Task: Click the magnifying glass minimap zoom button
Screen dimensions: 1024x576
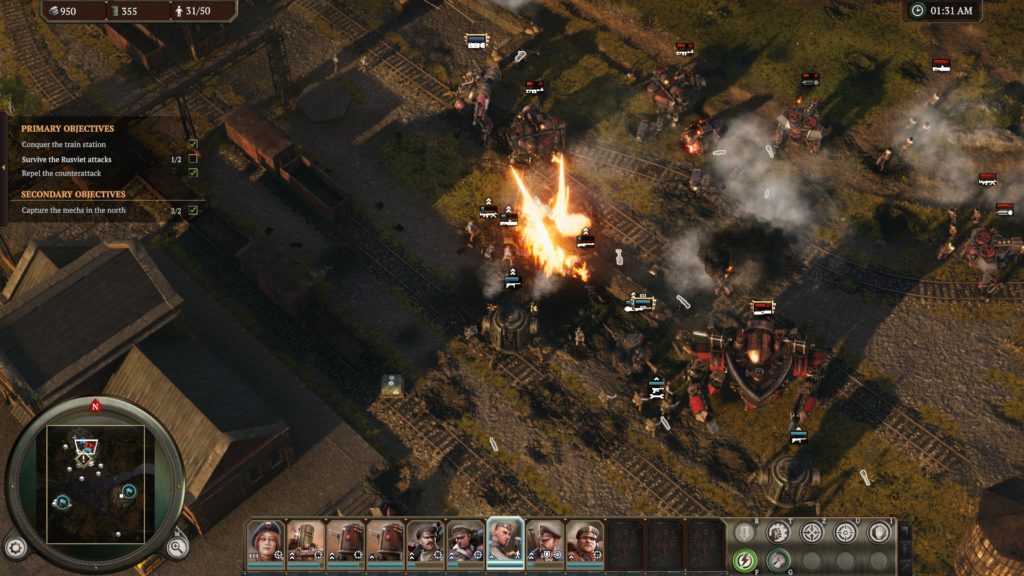Action: click(x=176, y=546)
